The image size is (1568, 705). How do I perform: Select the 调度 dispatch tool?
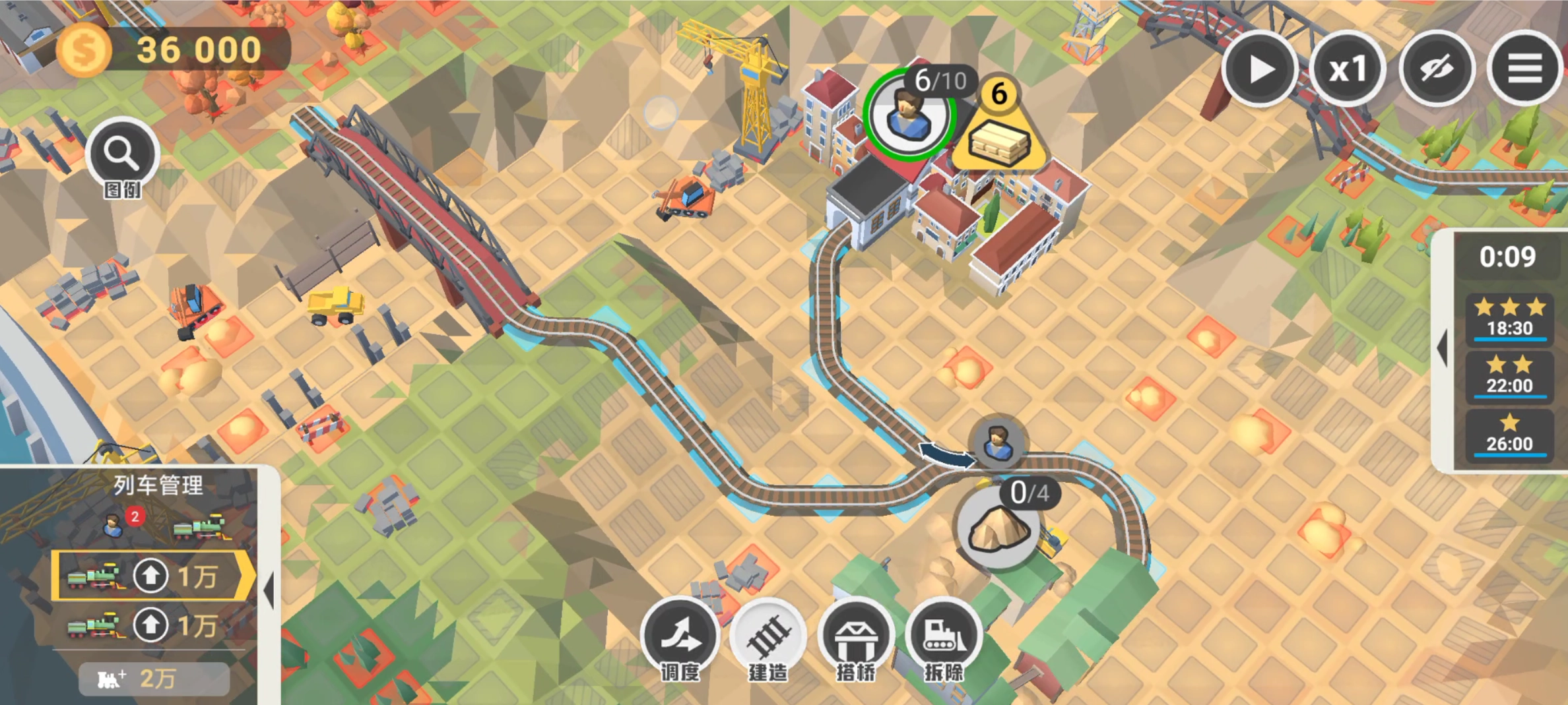tap(680, 636)
